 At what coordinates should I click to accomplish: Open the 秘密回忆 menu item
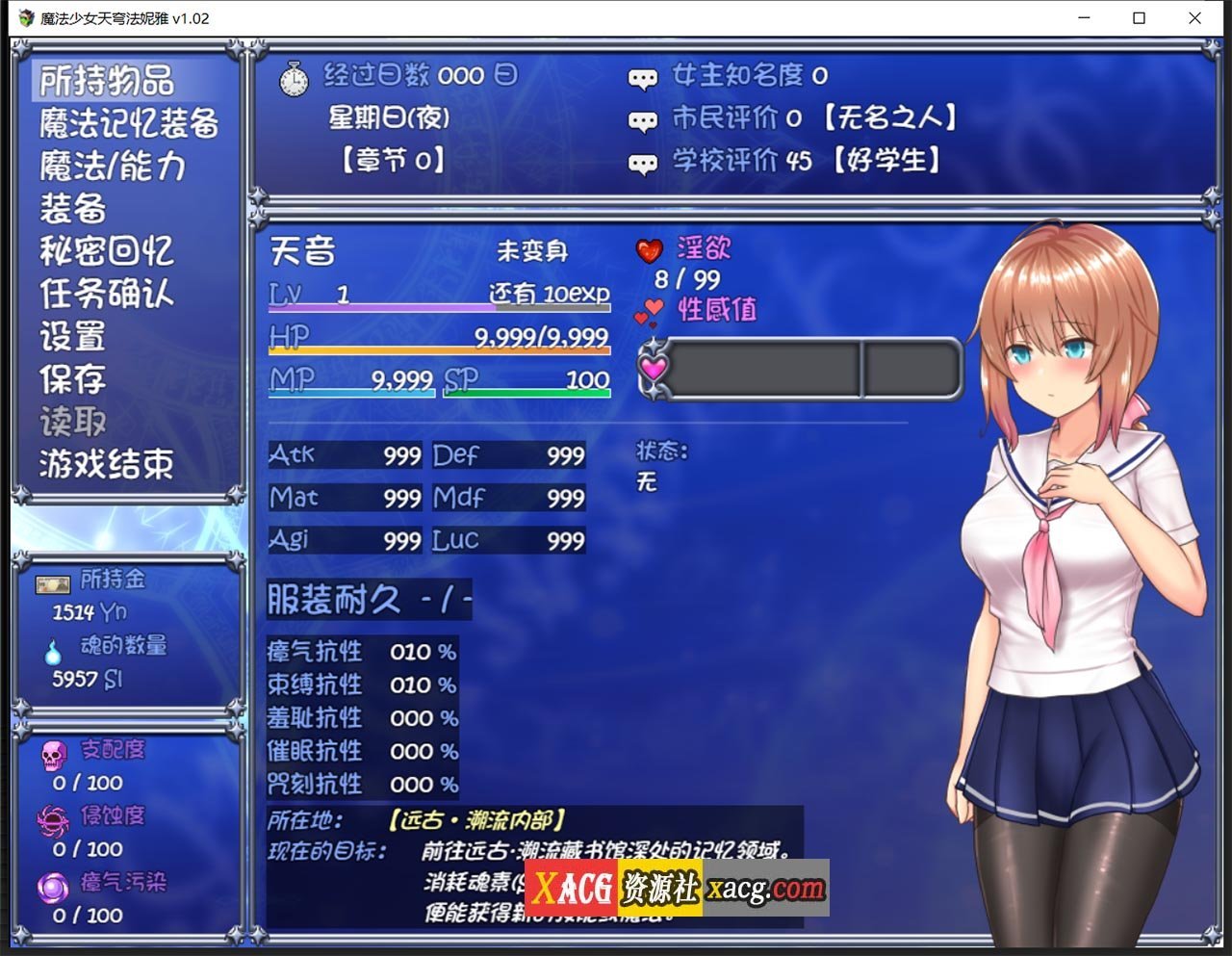point(106,249)
